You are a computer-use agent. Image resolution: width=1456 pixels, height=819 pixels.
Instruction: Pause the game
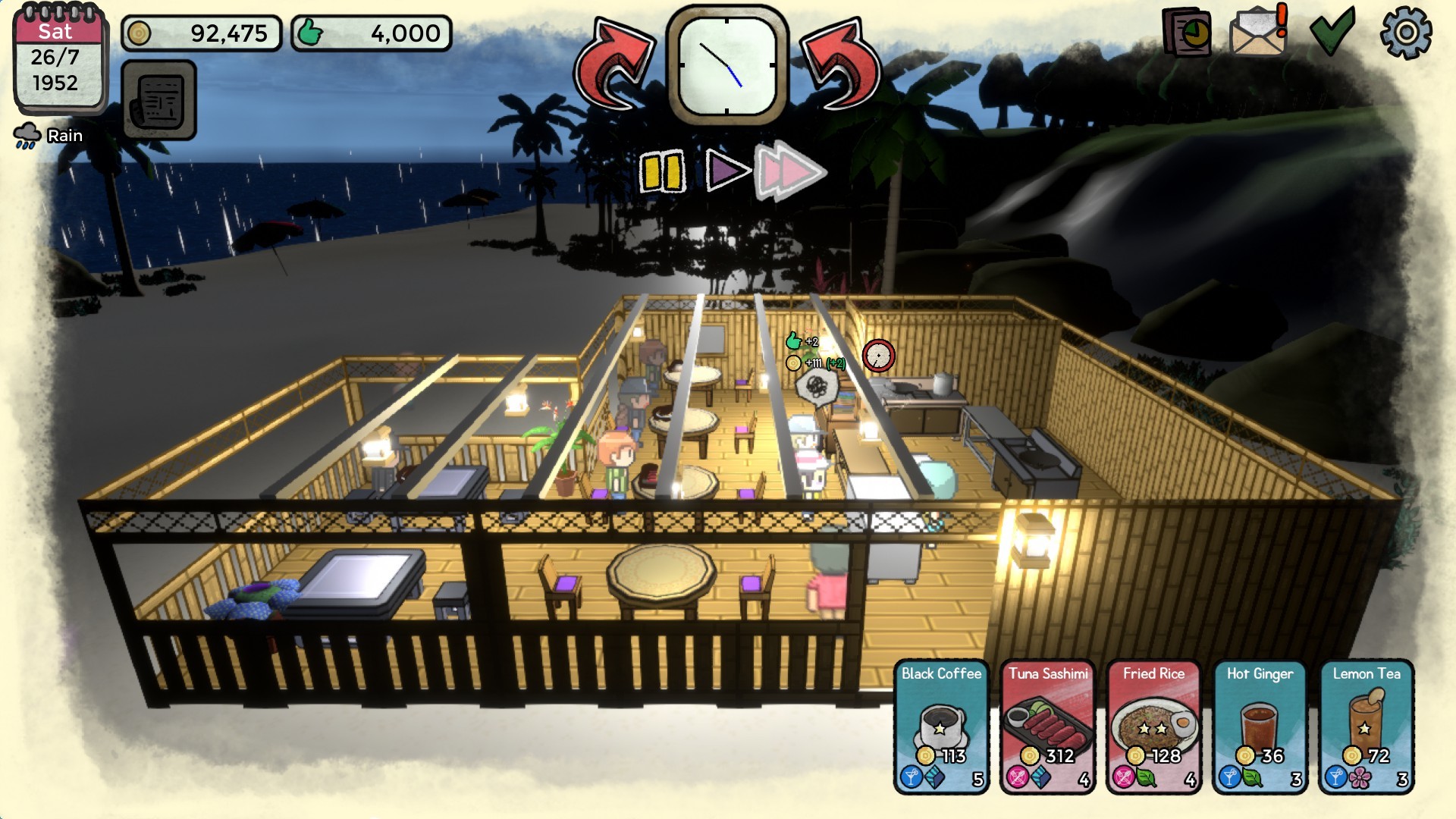tap(661, 171)
